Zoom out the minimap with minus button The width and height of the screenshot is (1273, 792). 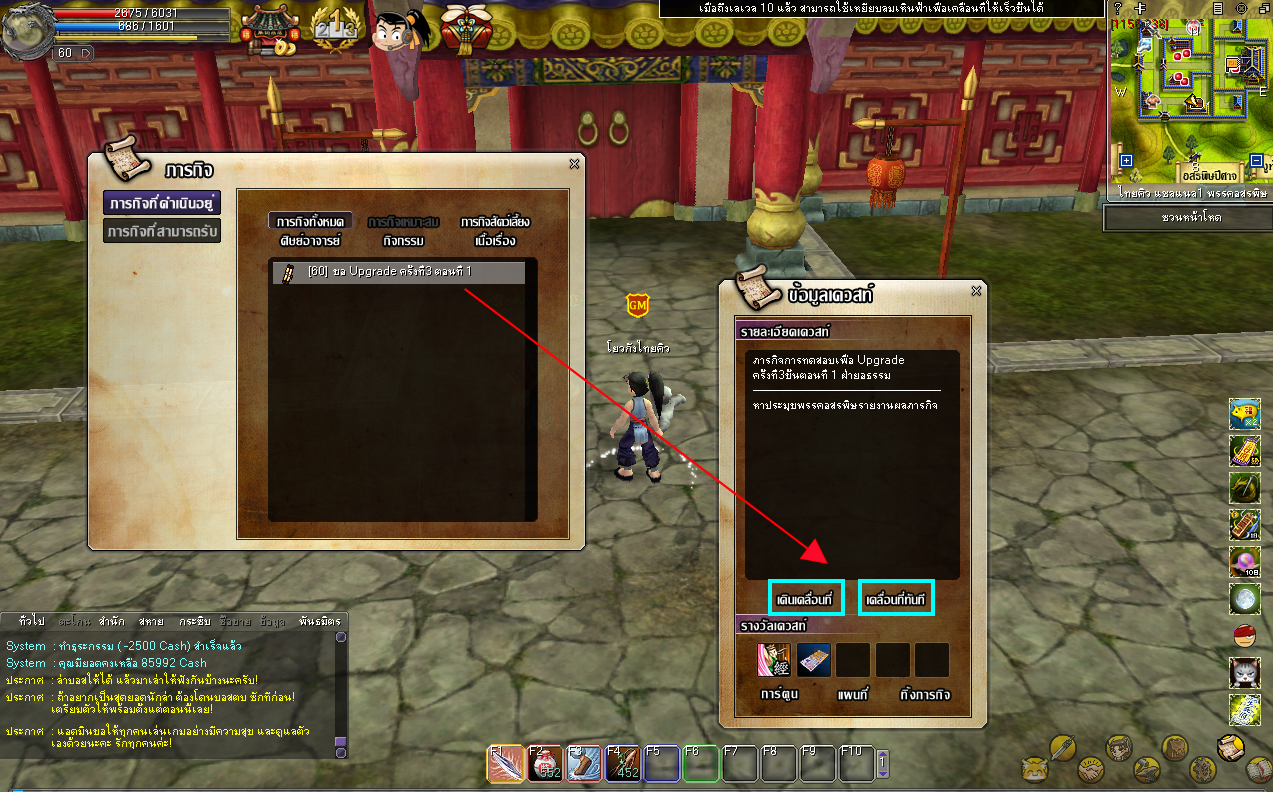(x=1256, y=161)
